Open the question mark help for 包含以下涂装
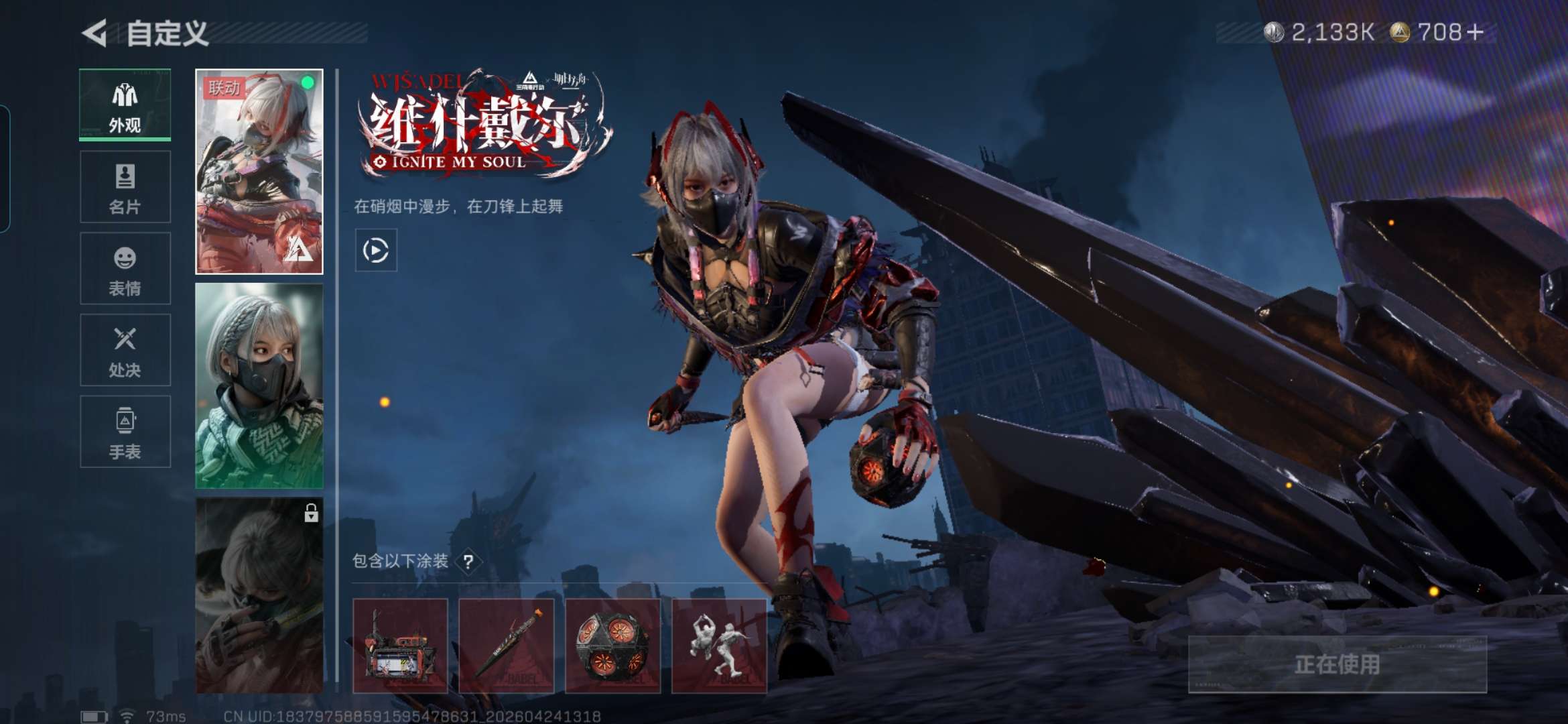Image resolution: width=1568 pixels, height=724 pixels. [468, 562]
